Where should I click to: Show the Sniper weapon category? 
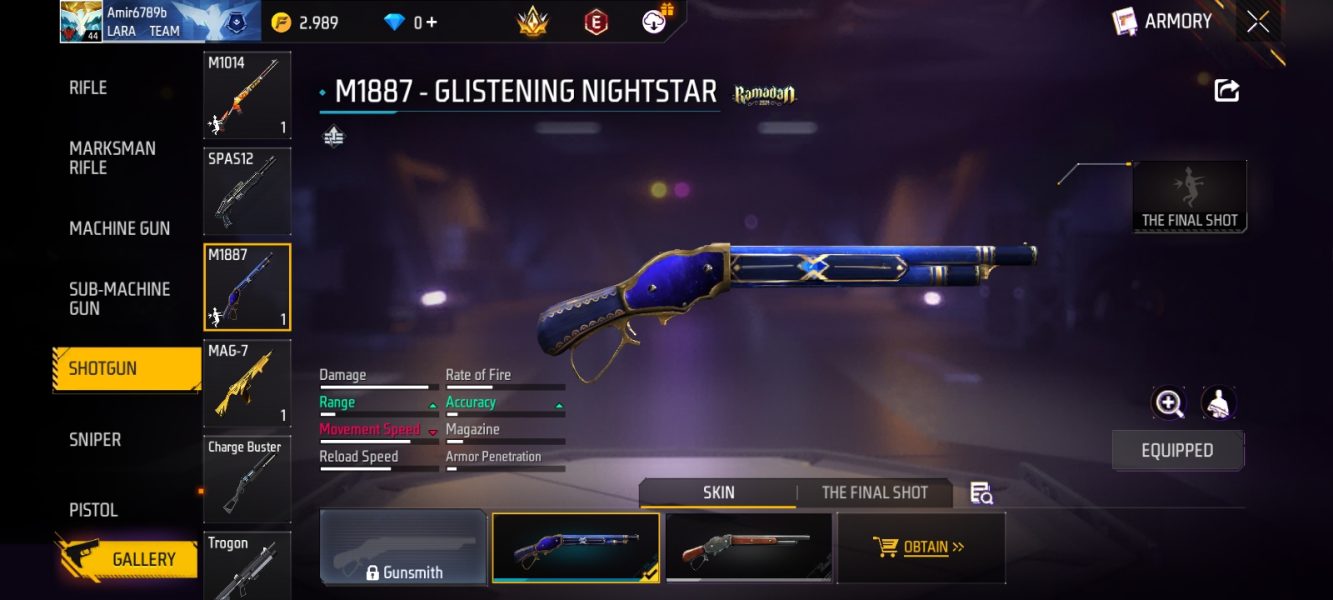click(95, 439)
